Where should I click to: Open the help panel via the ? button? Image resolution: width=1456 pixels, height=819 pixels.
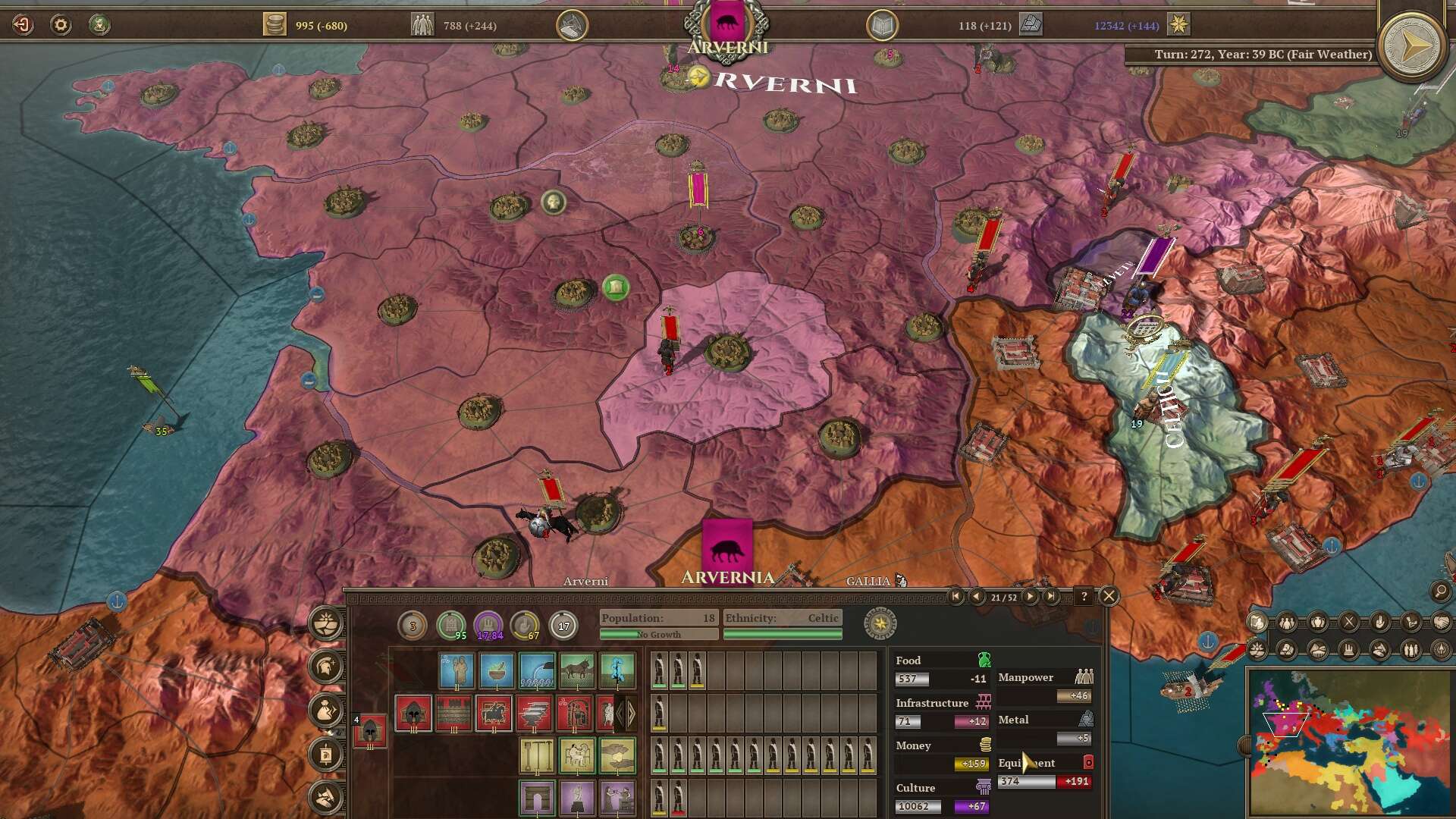pyautogui.click(x=1084, y=596)
